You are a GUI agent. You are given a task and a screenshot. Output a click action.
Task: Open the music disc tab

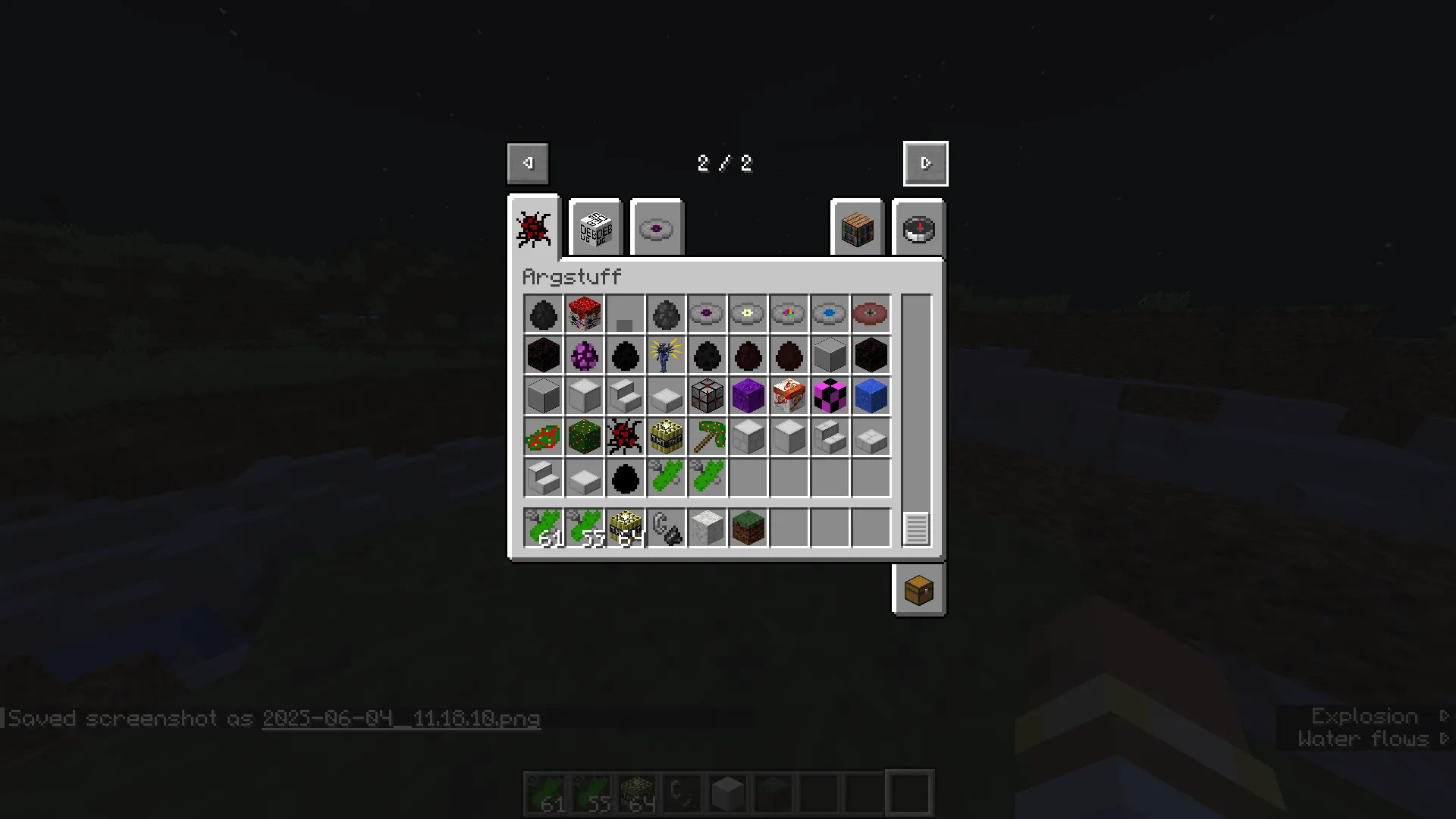[656, 227]
